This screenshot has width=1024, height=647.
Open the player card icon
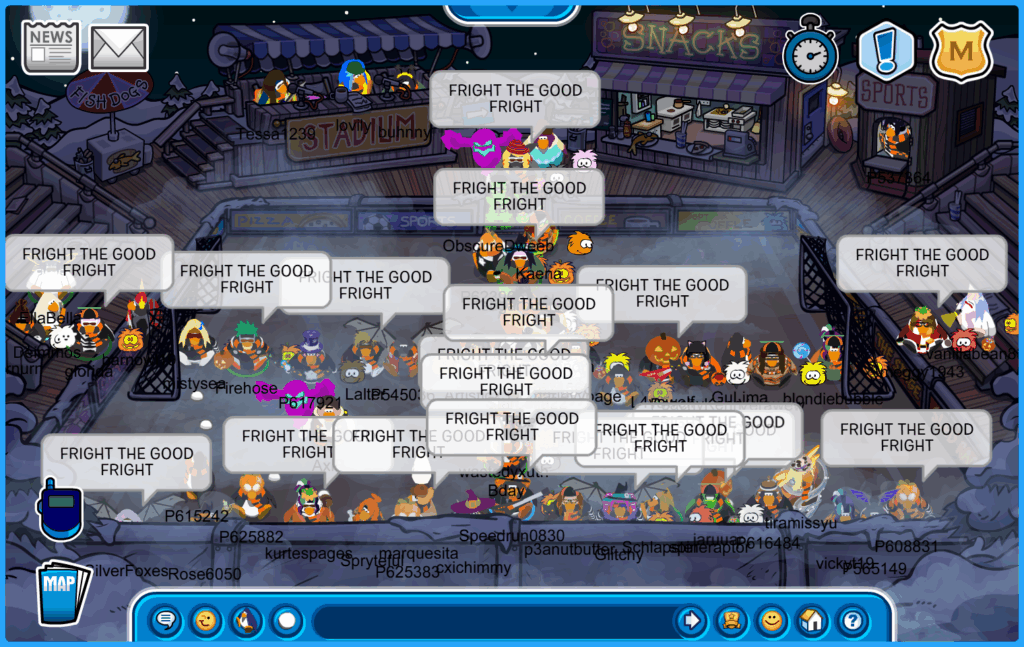click(x=731, y=621)
